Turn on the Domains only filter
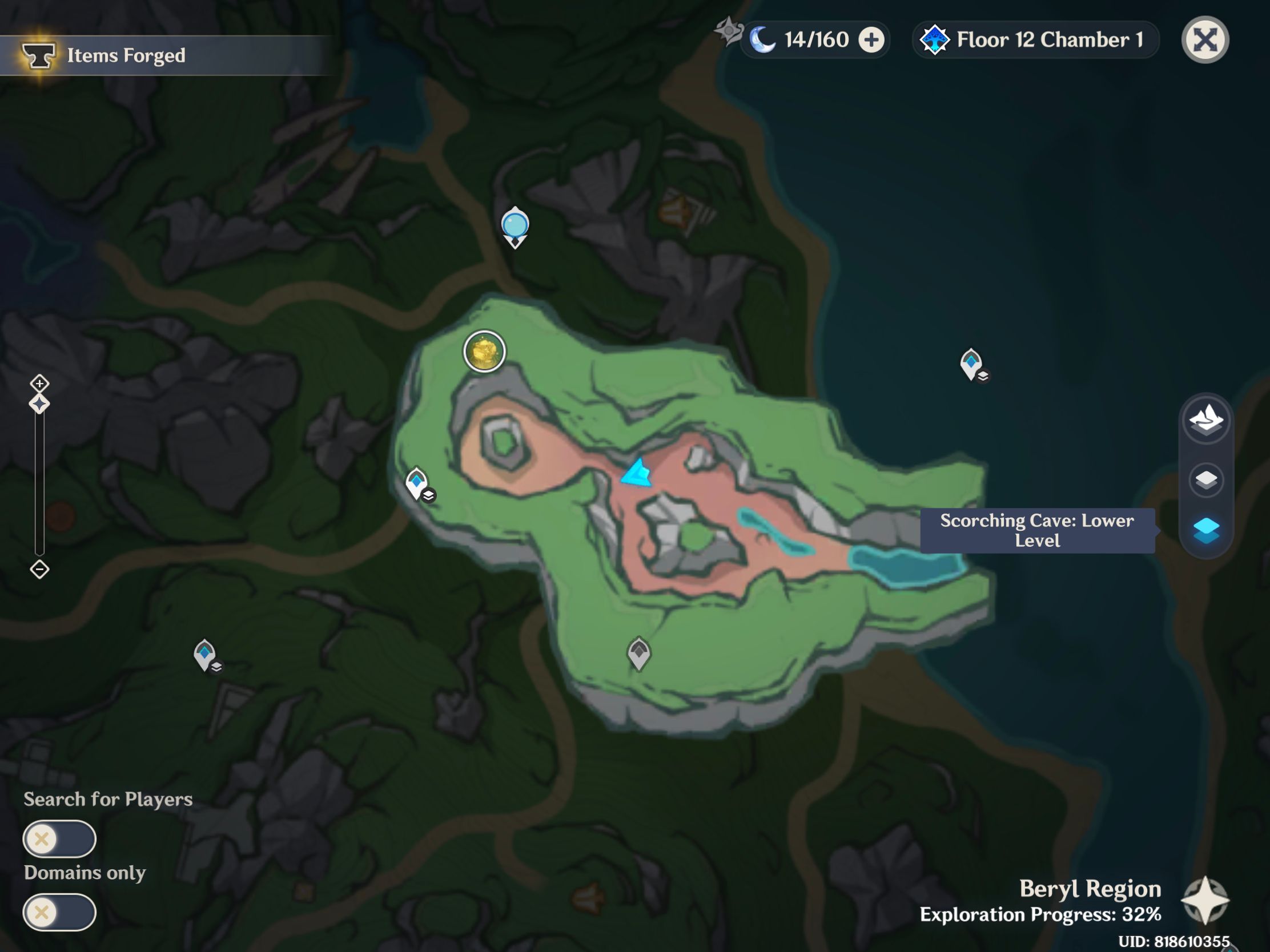This screenshot has height=952, width=1270. pos(60,913)
